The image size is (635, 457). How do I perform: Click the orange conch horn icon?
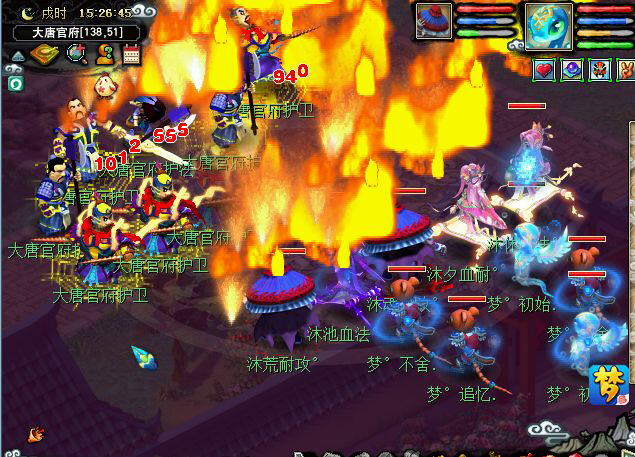(37, 434)
